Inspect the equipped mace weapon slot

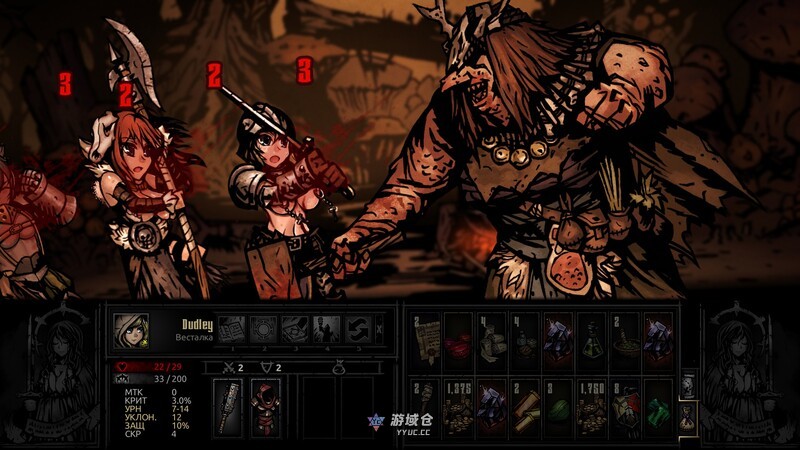click(229, 407)
